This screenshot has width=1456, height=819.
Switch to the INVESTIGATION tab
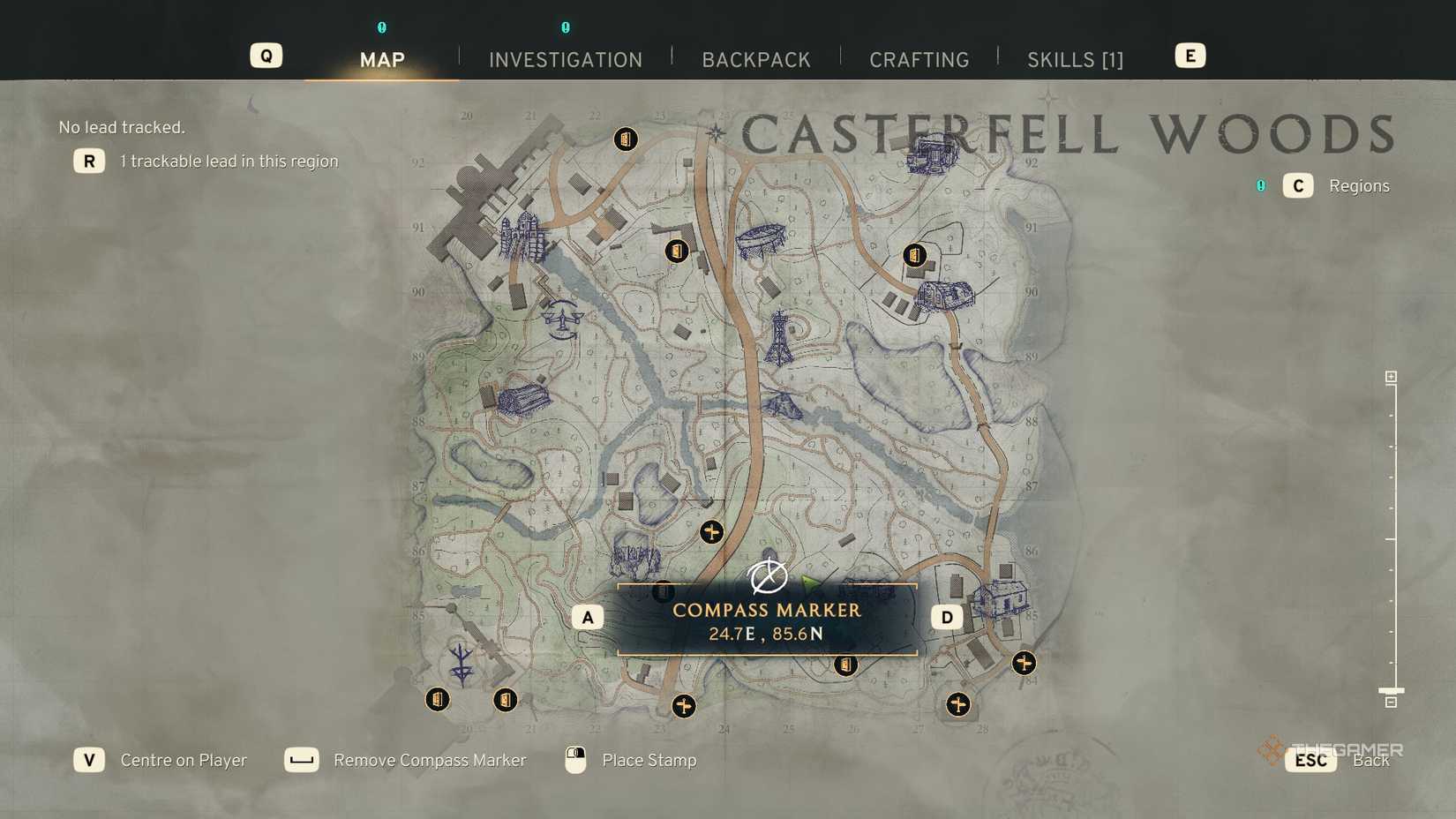pyautogui.click(x=565, y=59)
